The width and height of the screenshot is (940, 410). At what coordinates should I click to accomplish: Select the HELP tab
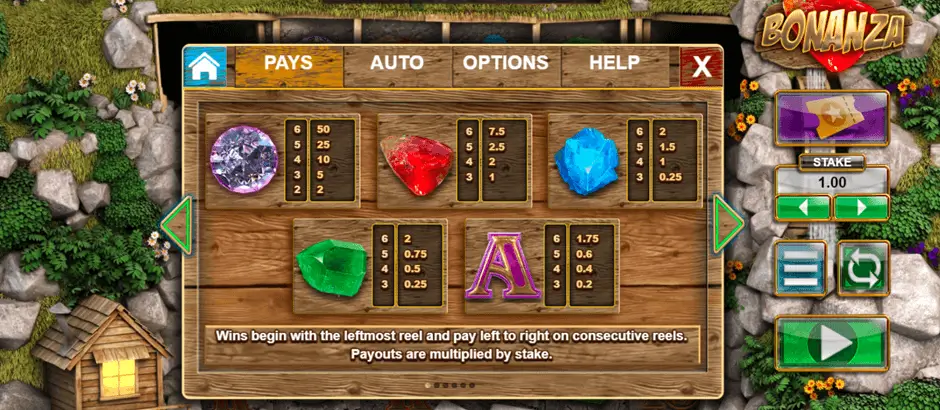coord(614,64)
